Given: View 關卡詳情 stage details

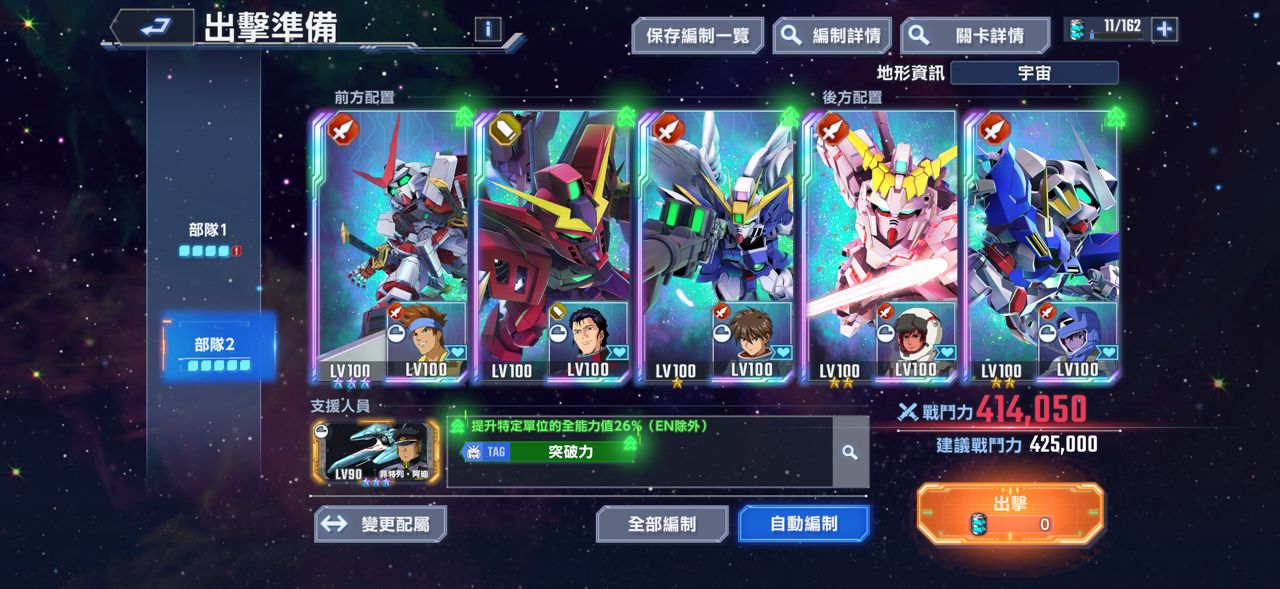Looking at the screenshot, I should coord(975,36).
